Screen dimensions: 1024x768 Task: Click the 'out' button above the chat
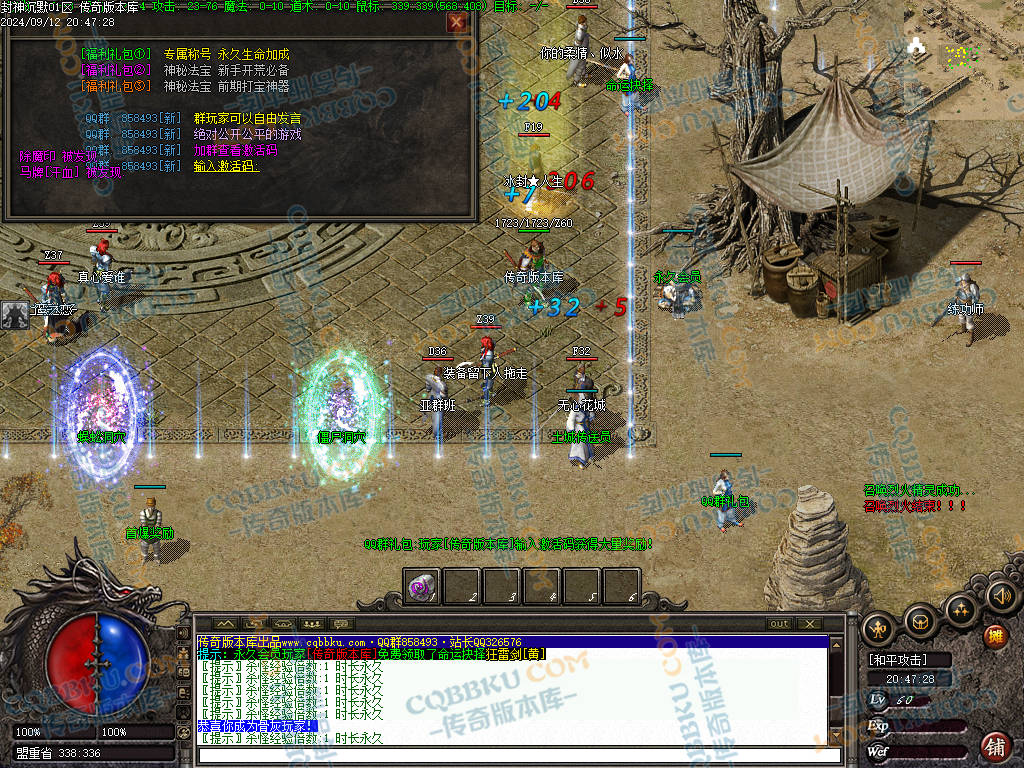pos(780,623)
